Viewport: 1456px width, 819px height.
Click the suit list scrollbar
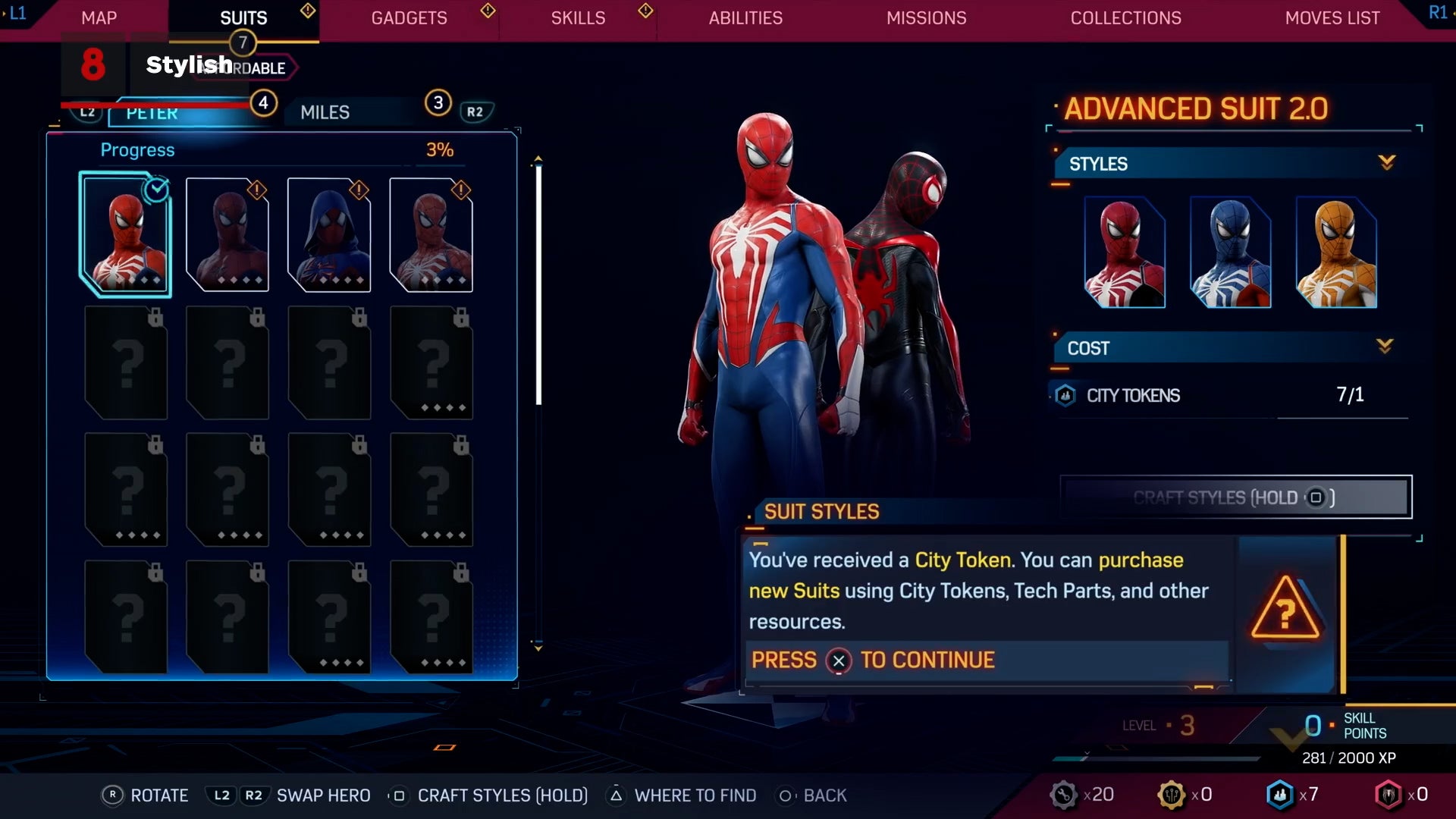pos(538,284)
